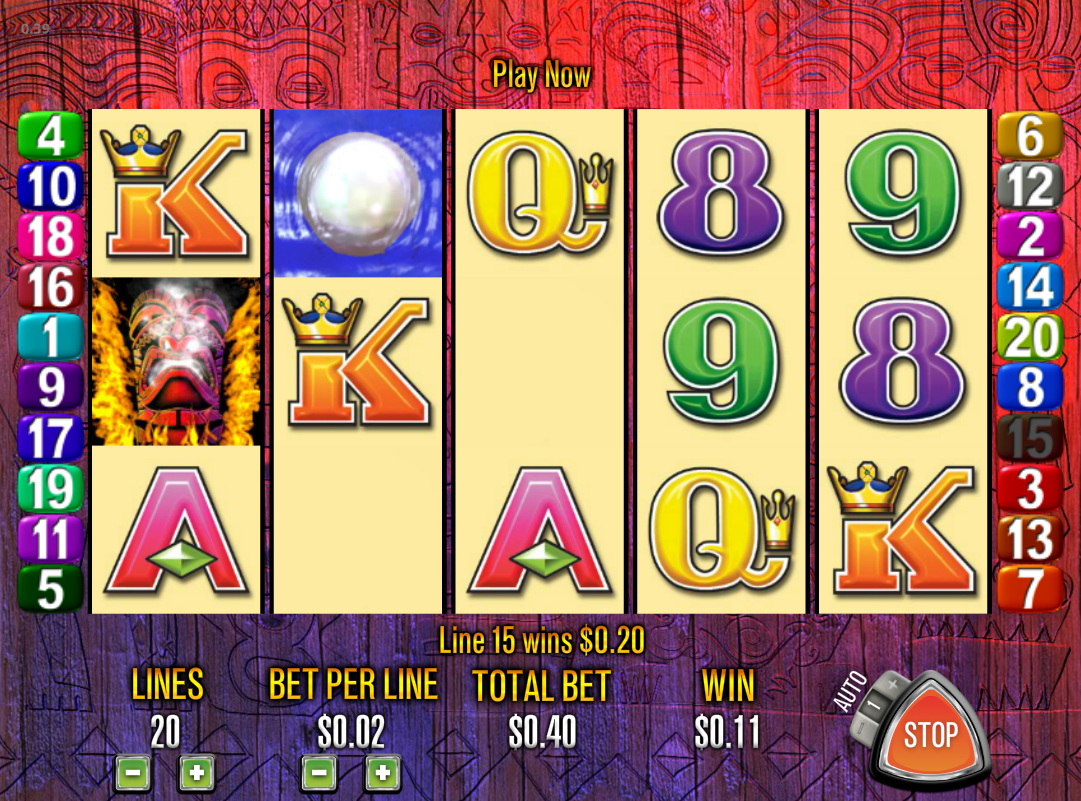Viewport: 1081px width, 801px height.
Task: Choose payline 5 marker
Action: (x=50, y=590)
